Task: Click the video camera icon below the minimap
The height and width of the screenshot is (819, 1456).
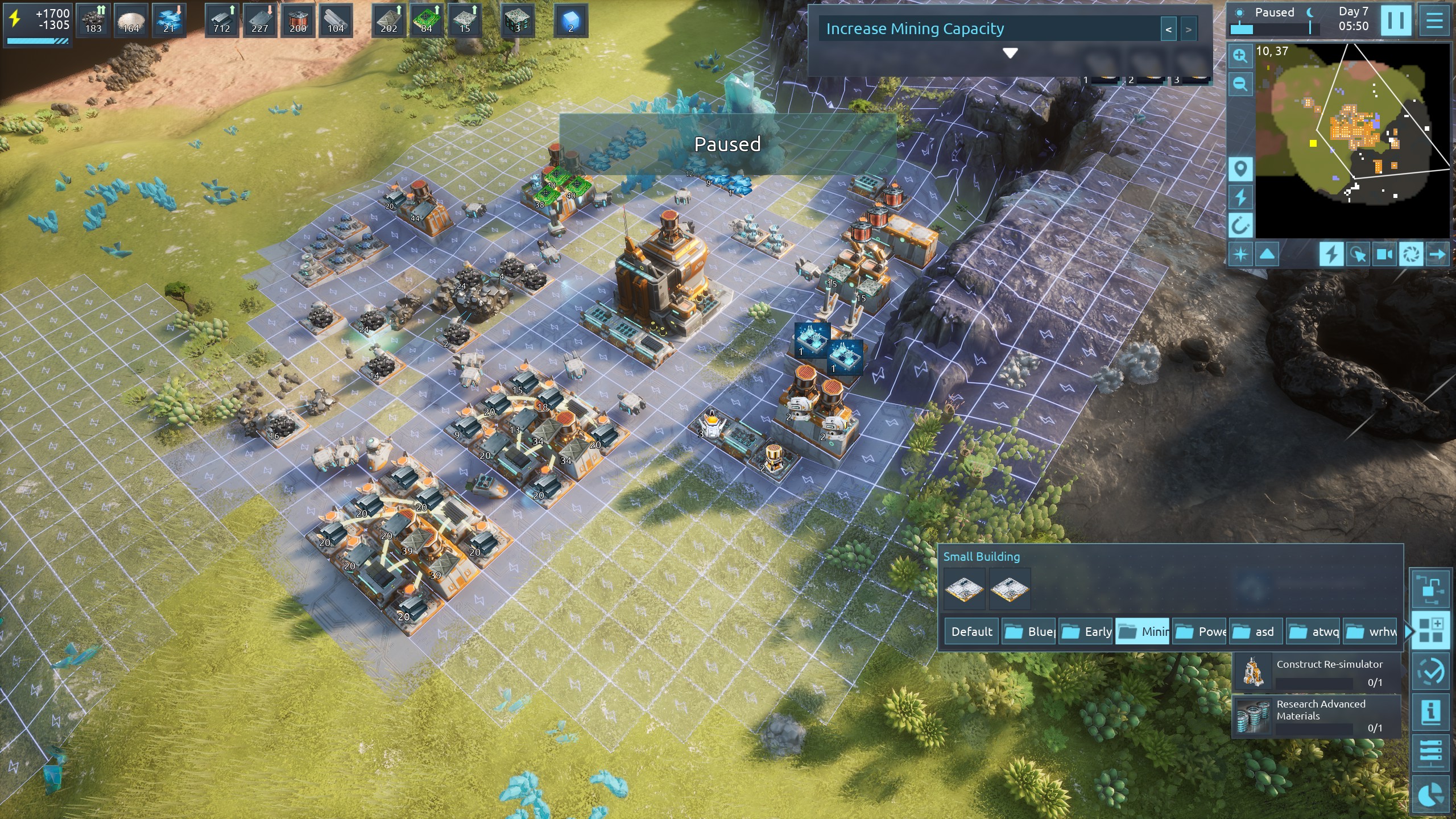Action: point(1384,254)
